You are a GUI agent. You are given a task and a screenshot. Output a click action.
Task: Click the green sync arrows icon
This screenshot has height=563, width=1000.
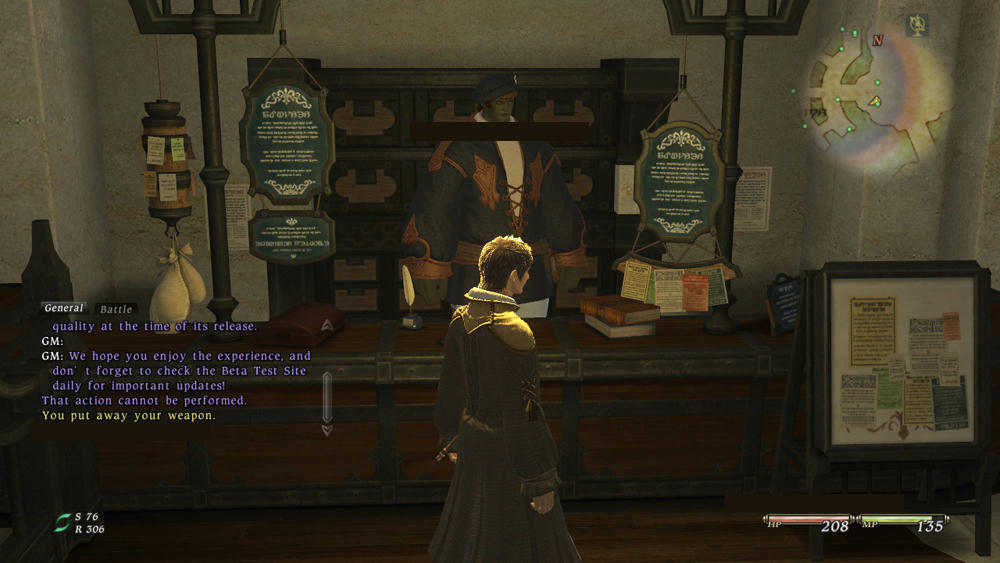[63, 522]
